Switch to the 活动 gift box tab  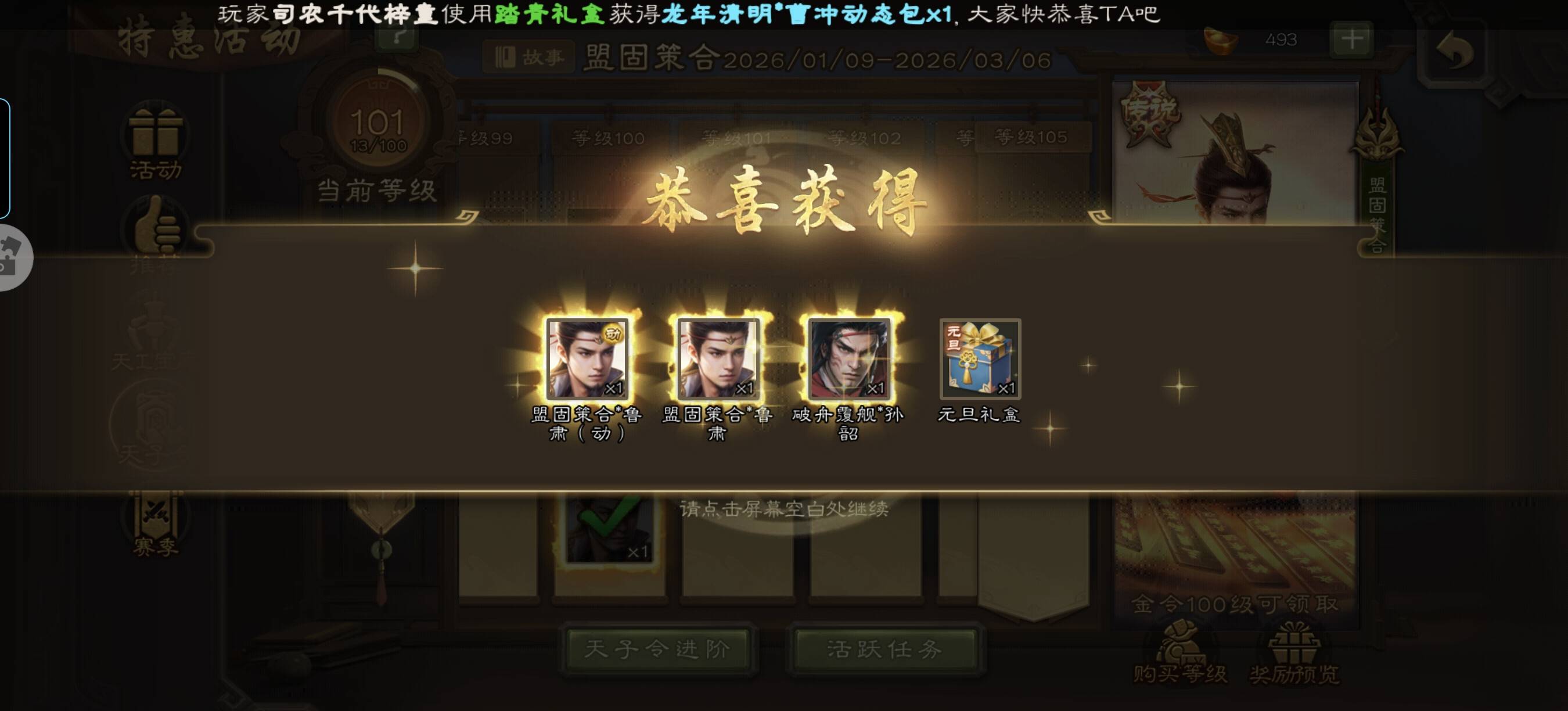click(x=155, y=143)
